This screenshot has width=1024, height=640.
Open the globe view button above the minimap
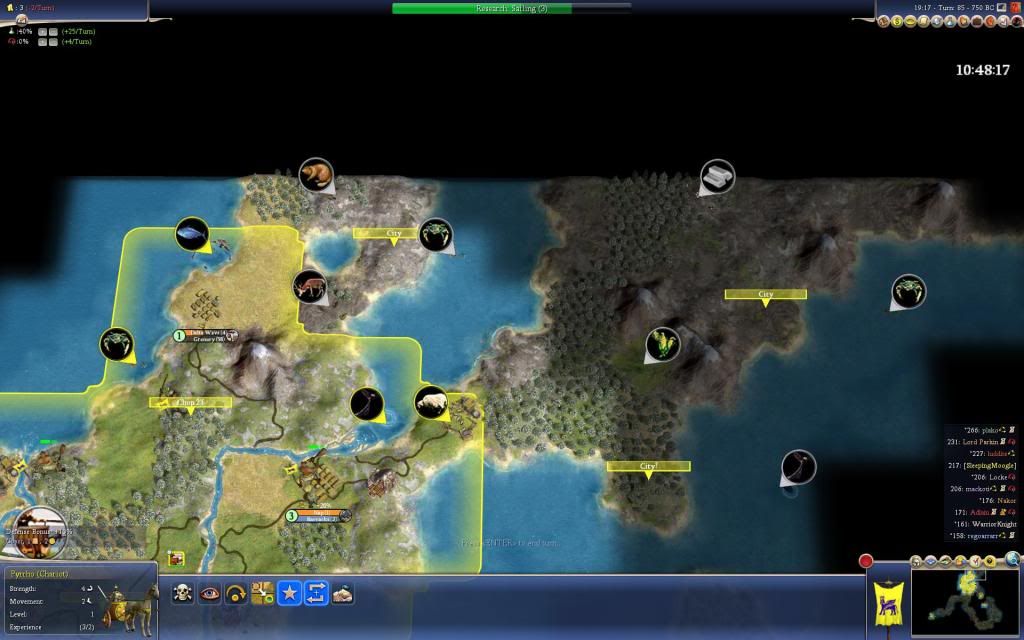[1013, 559]
